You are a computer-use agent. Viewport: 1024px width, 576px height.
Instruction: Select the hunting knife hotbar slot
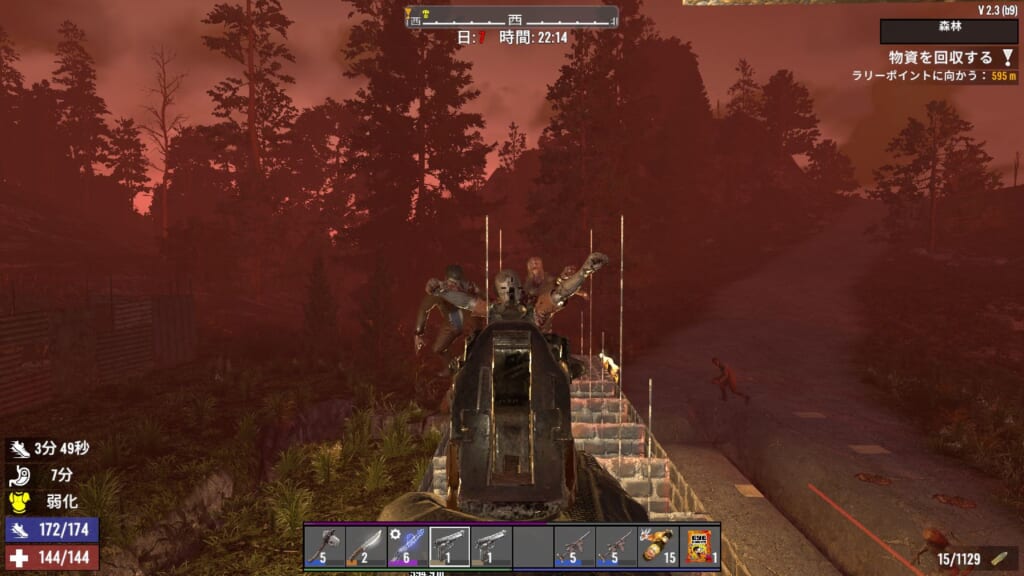366,547
